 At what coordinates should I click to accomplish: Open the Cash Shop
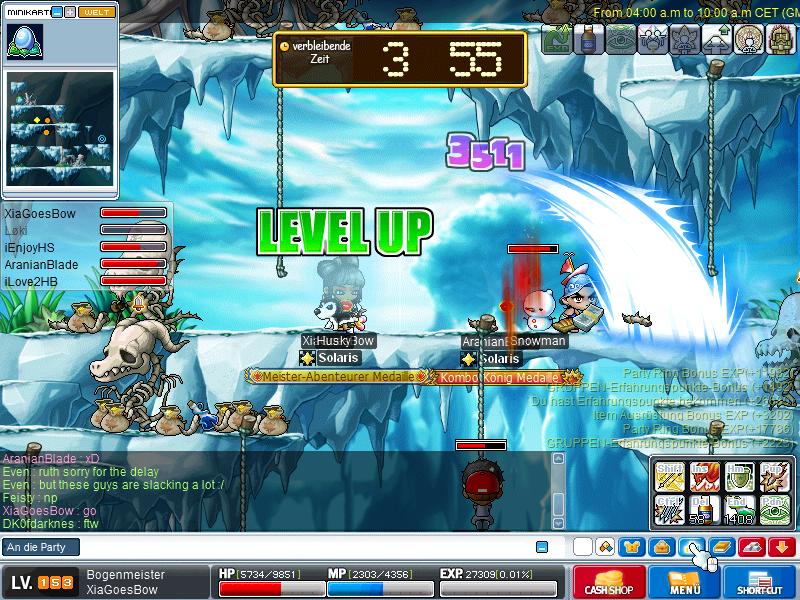point(609,583)
